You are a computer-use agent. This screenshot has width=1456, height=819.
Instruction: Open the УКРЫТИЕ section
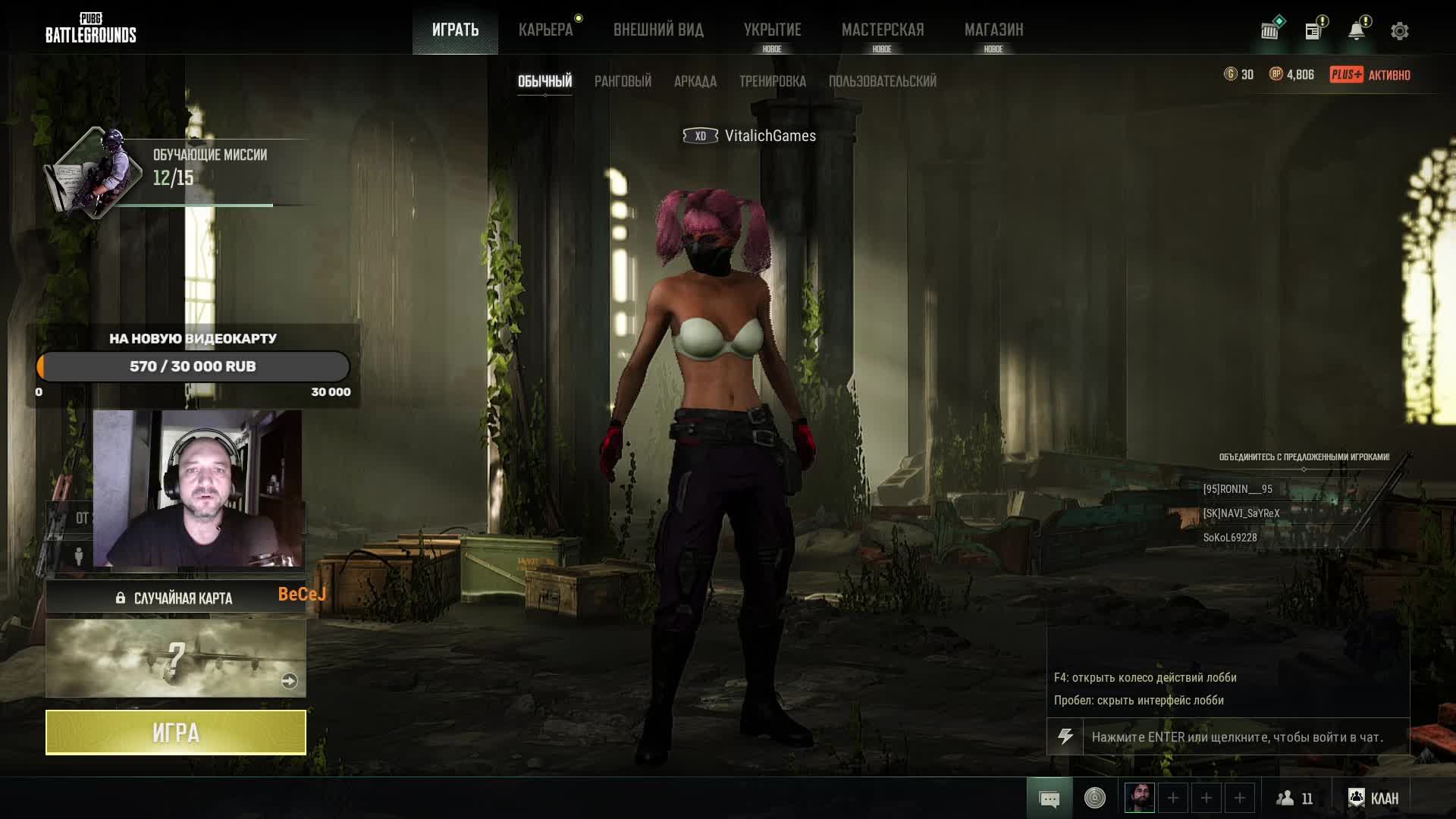pyautogui.click(x=772, y=30)
